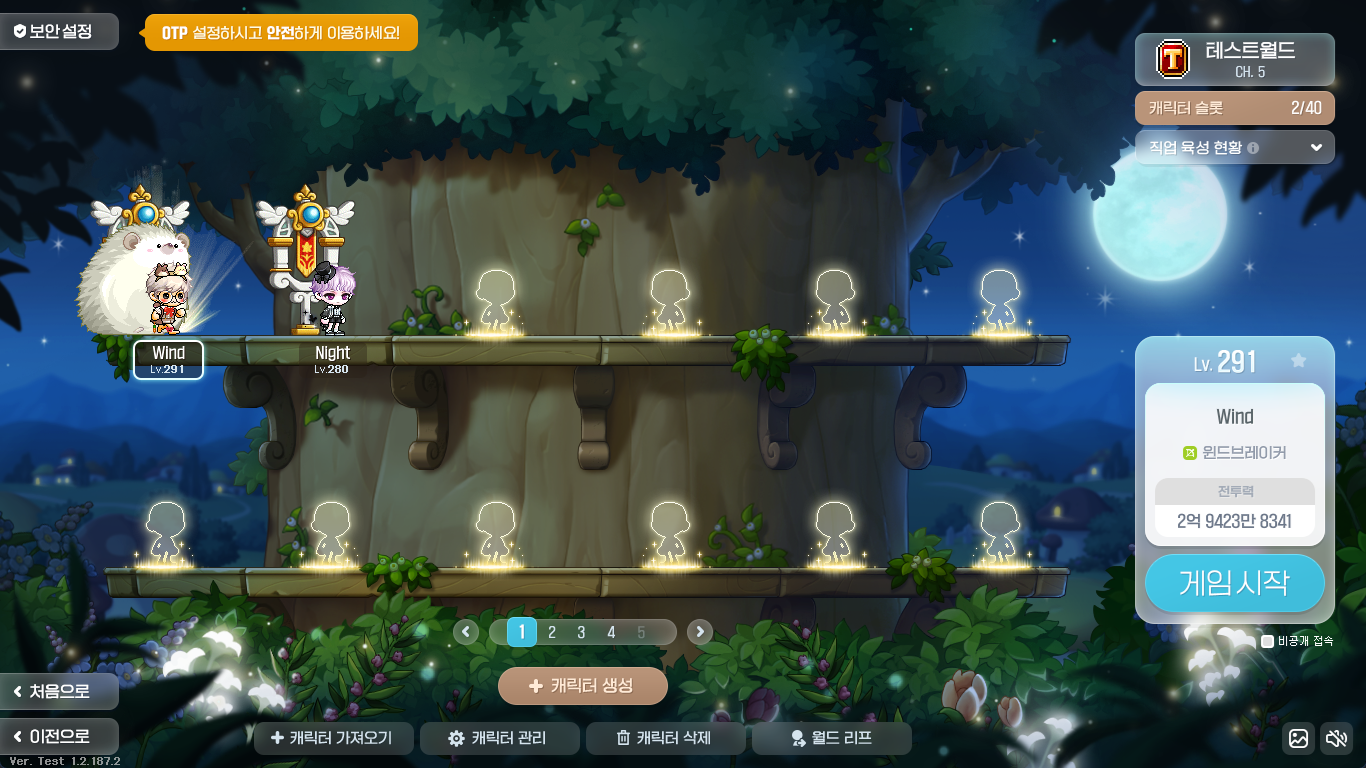Choose 캐릭터 삭제 to delete character

[665, 738]
